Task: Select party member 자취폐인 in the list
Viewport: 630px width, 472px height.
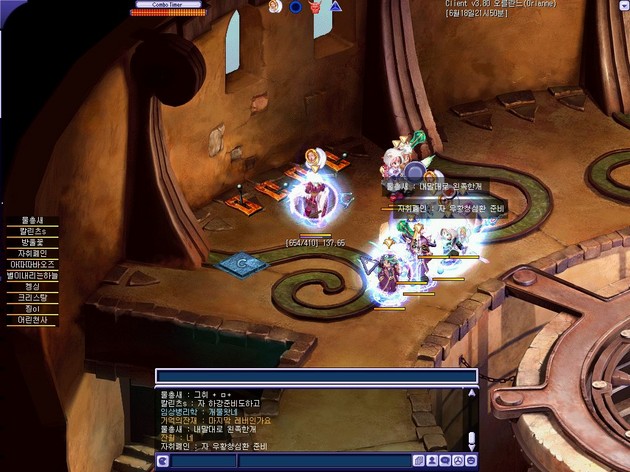Action: click(34, 254)
